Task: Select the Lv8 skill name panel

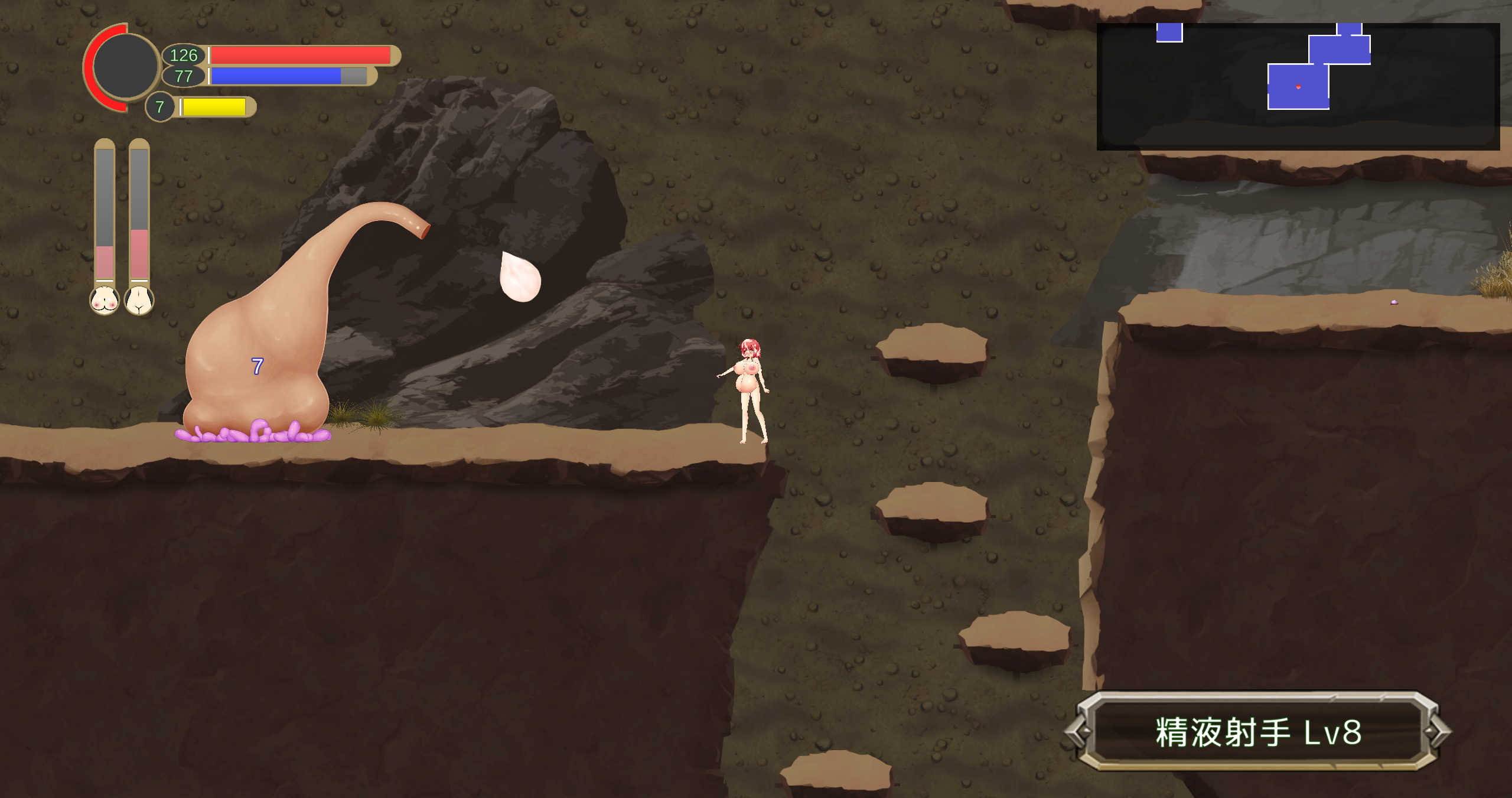Action: [1258, 732]
